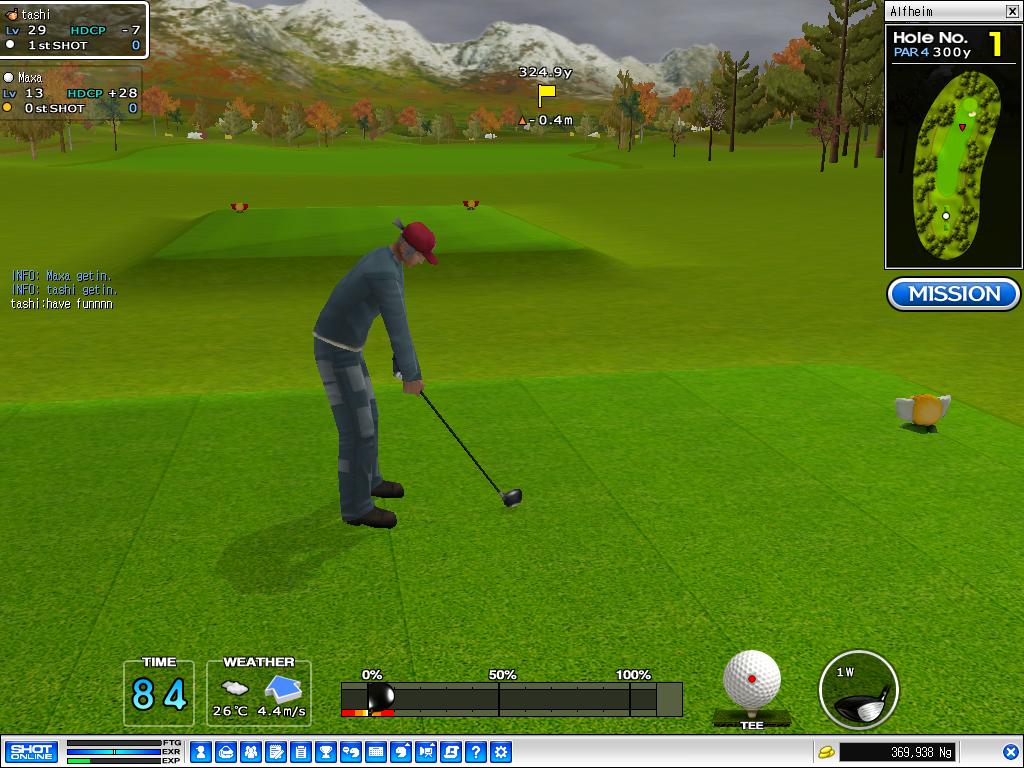Open the MISSION panel
The image size is (1024, 768).
coord(953,294)
